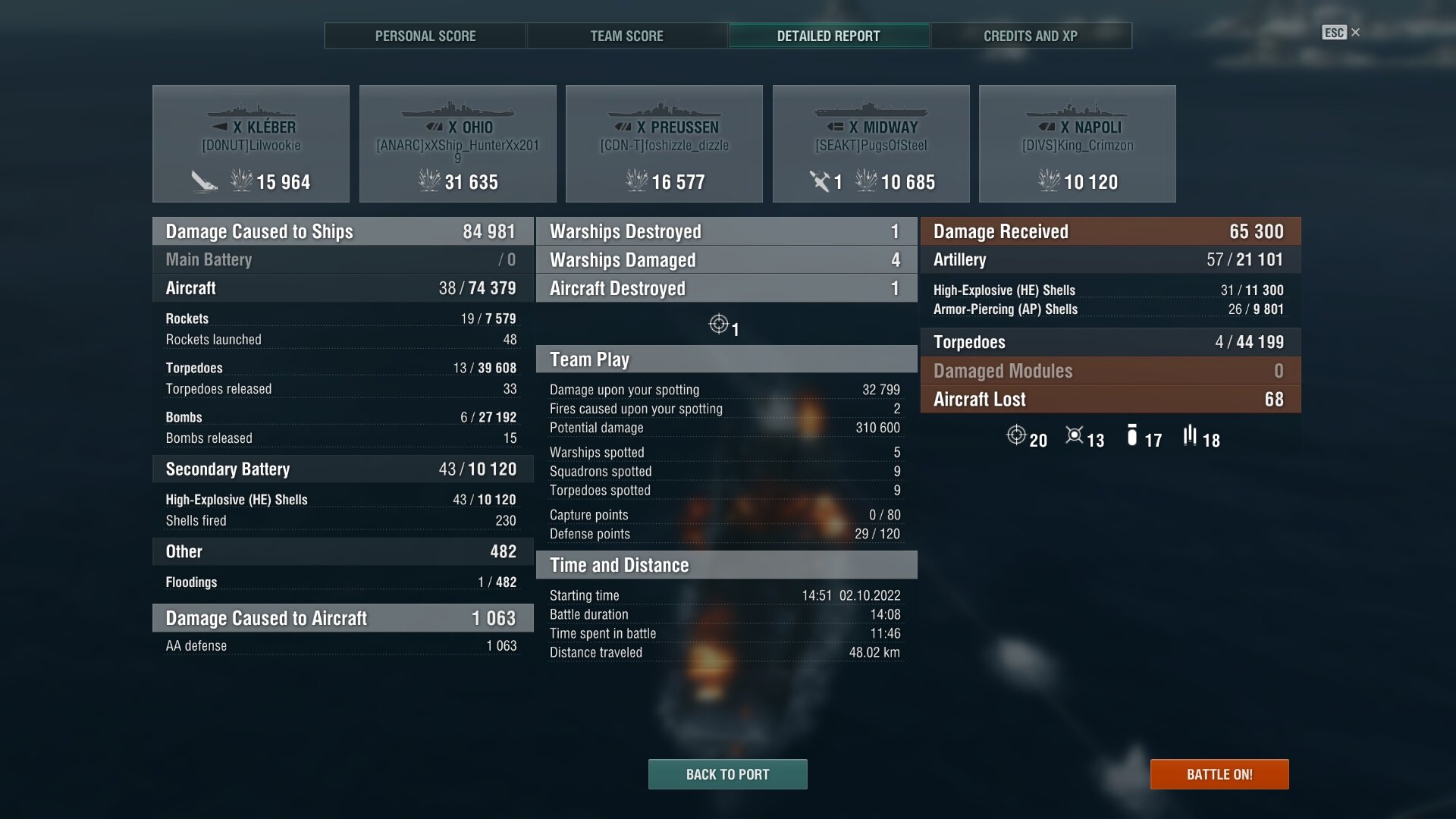Viewport: 1456px width, 819px height.
Task: Show the Credits and XP tab
Action: click(1030, 36)
